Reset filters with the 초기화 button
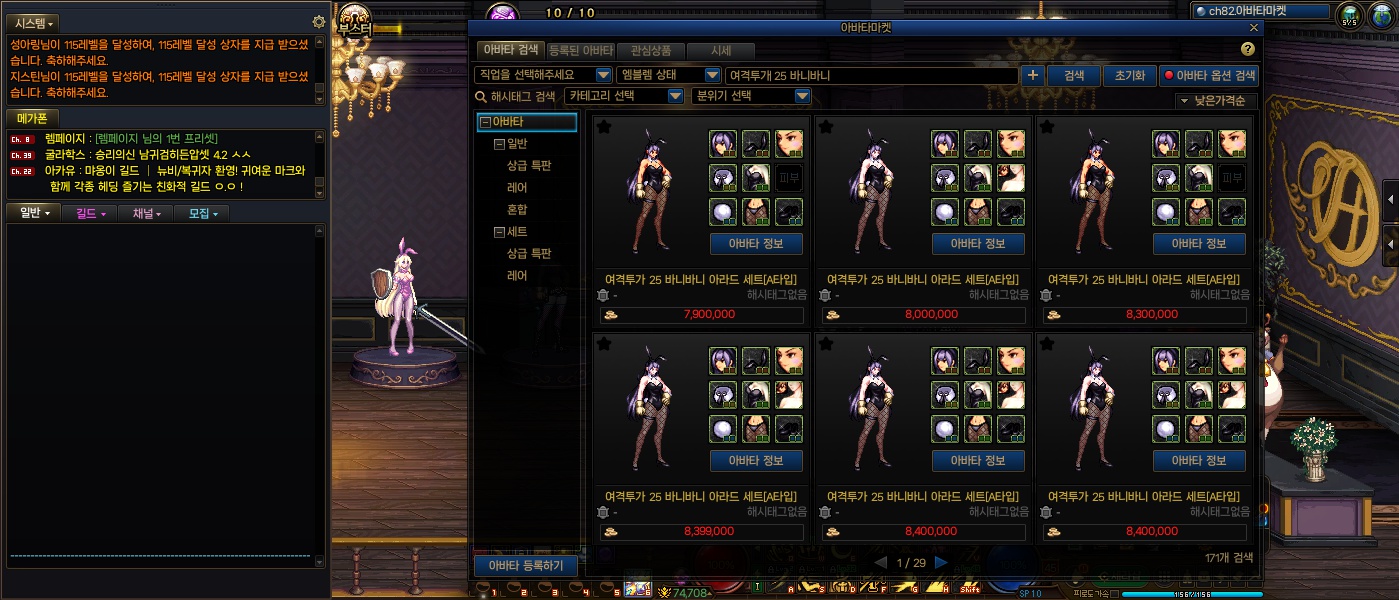The height and width of the screenshot is (600, 1399). tap(1127, 75)
